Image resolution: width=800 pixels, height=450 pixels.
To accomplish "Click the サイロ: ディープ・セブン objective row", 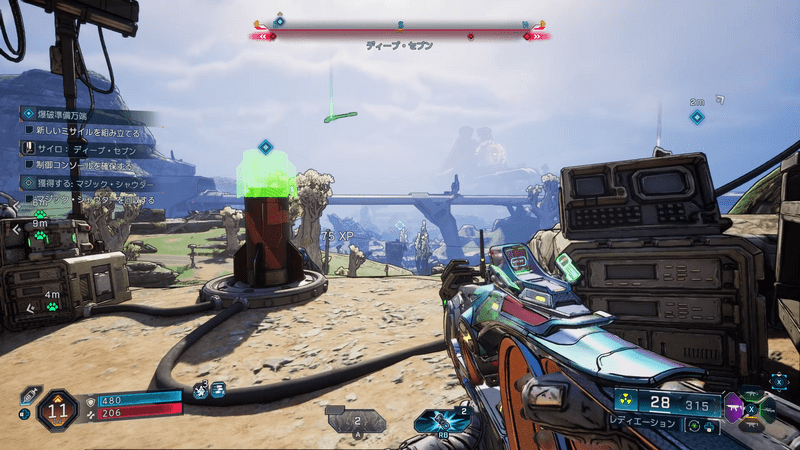I will [88, 150].
